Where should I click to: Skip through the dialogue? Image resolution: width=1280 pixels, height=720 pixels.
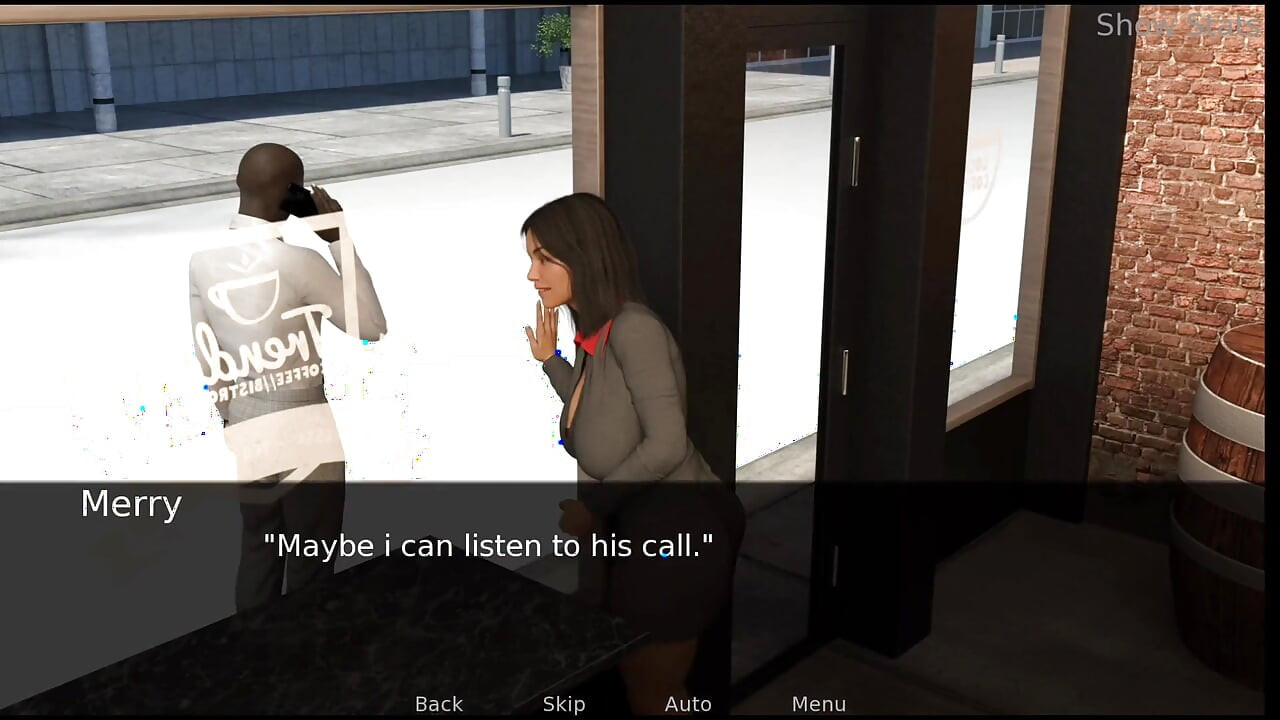(564, 704)
